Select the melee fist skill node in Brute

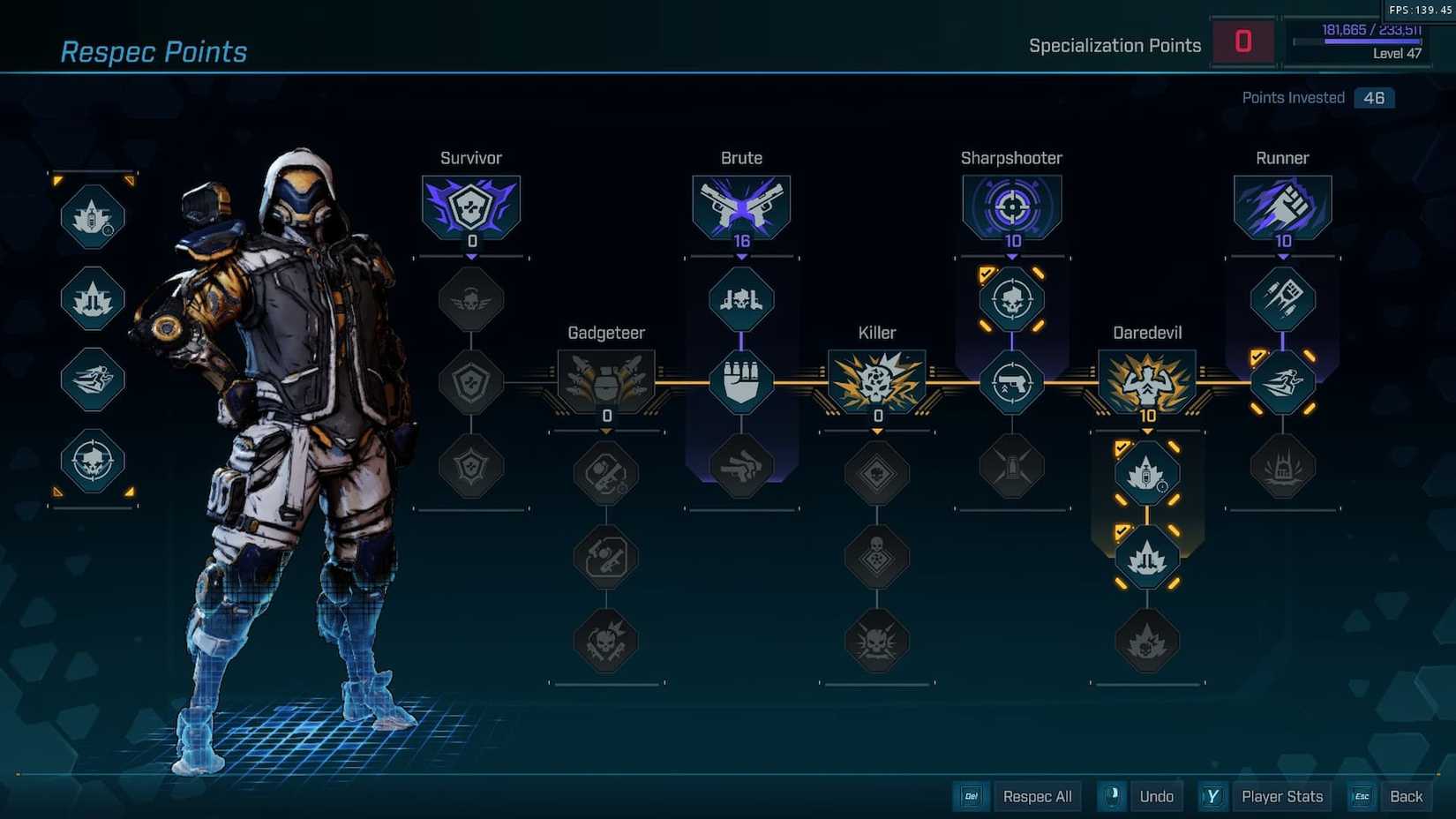[x=741, y=381]
